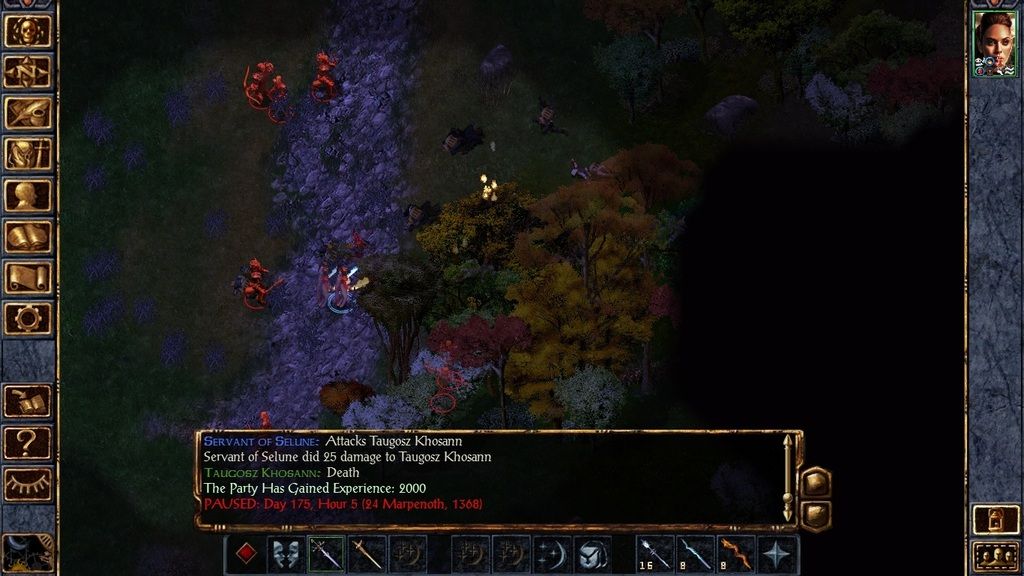Open the cast spell moon-and-stars menu

click(552, 554)
